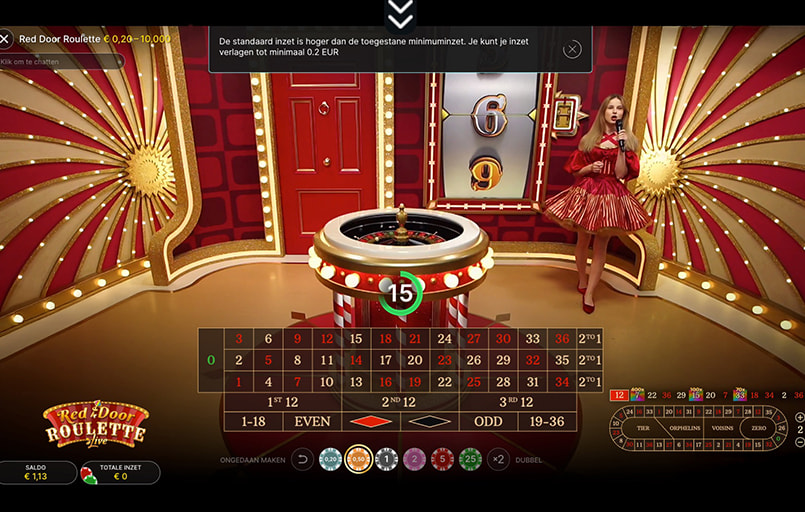The image size is (805, 512).
Task: Increase neighbours with the racetrack plus button
Action: point(799,417)
